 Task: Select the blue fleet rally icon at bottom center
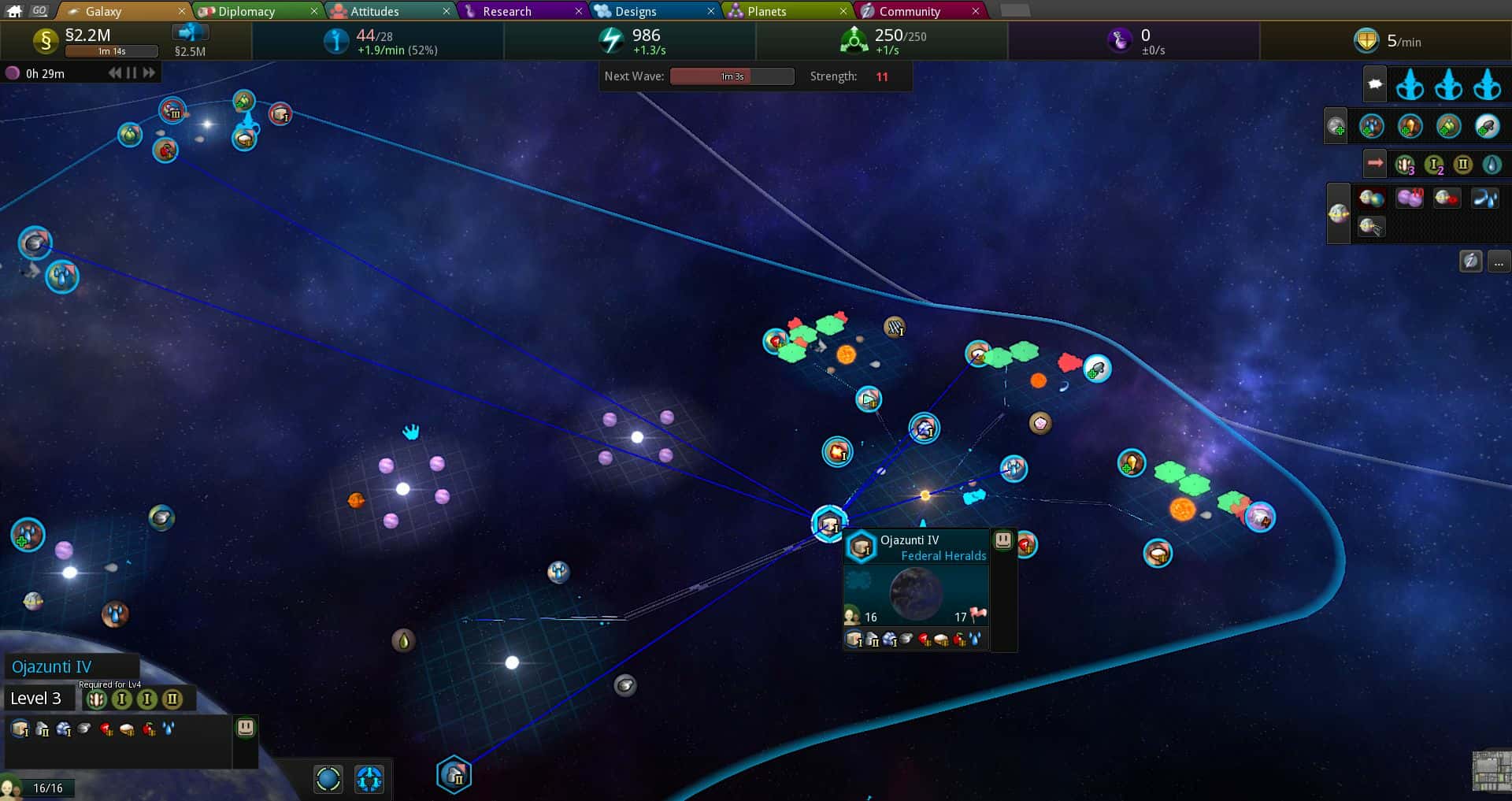tap(369, 780)
